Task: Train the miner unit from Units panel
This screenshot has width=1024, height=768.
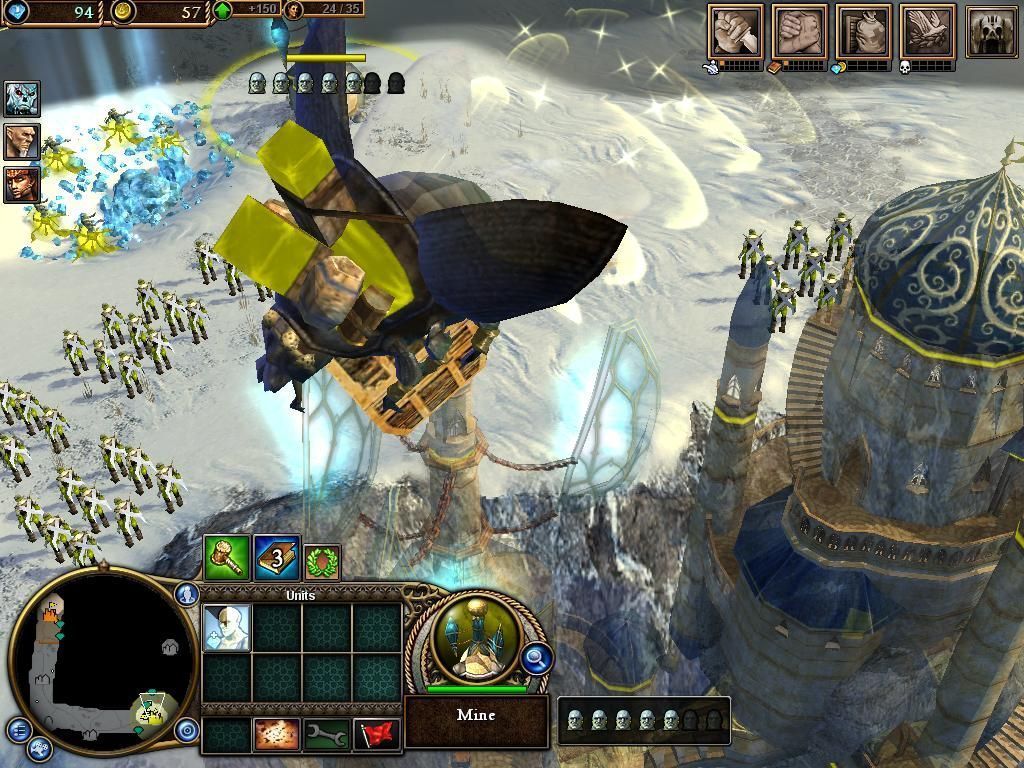Action: [226, 628]
